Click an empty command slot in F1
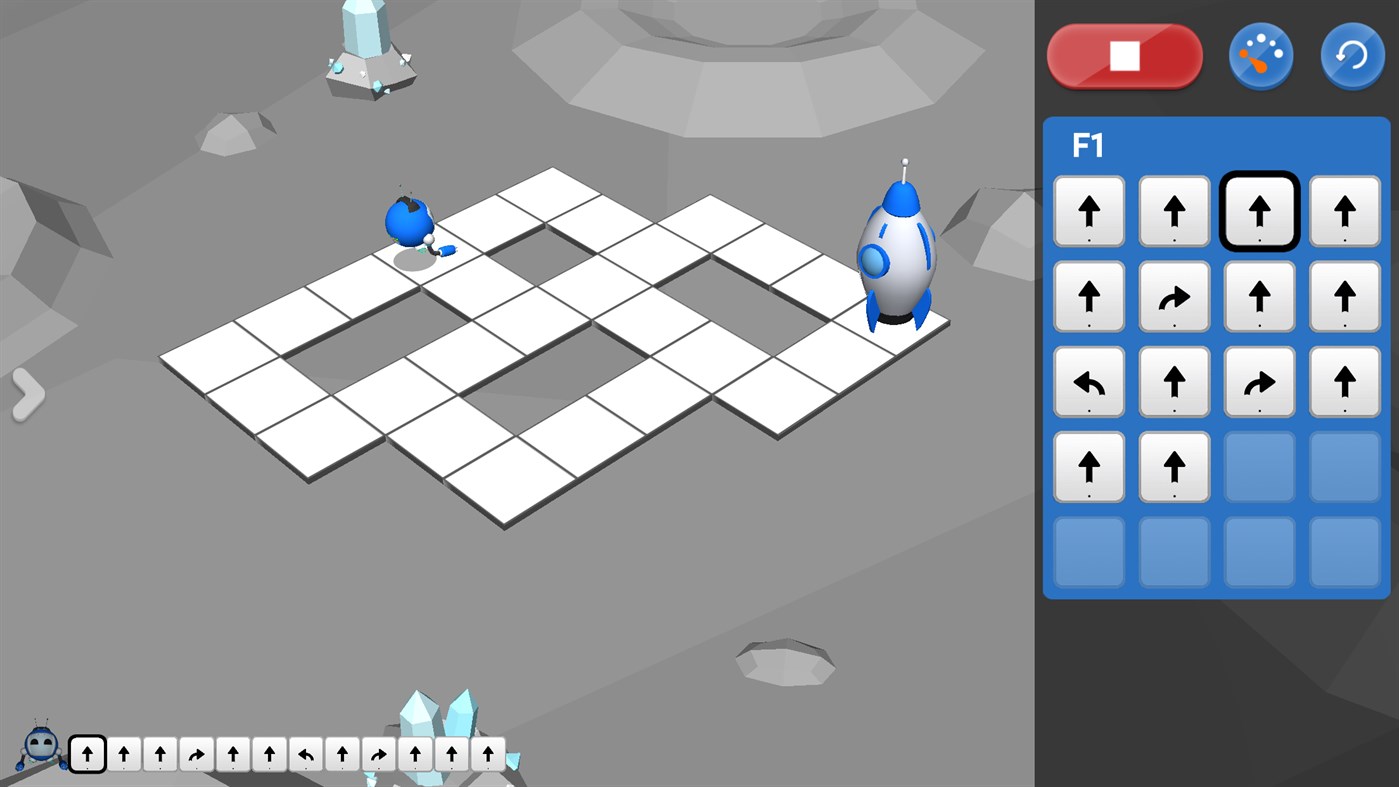 pos(1259,466)
